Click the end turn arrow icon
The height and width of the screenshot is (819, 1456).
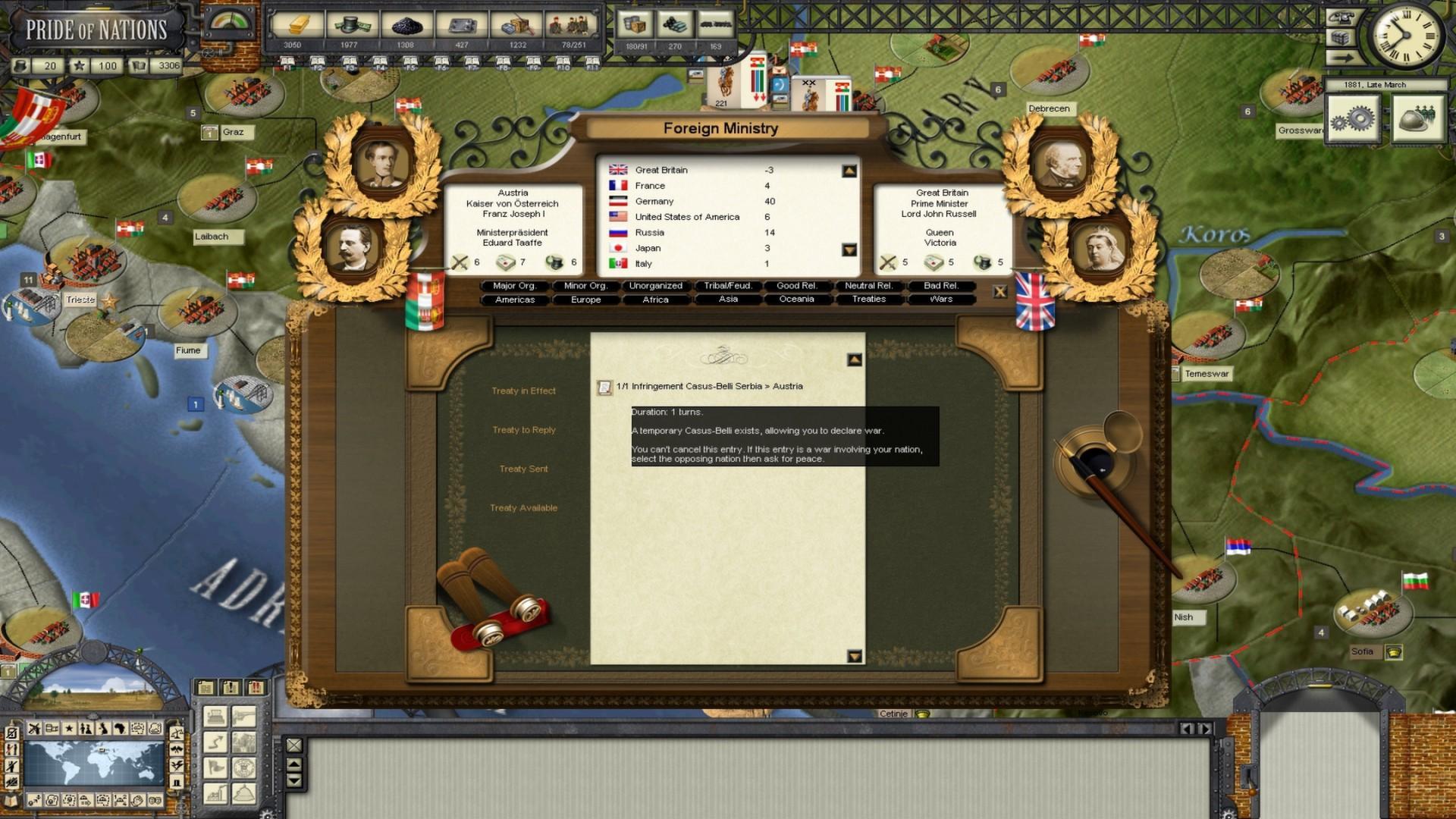pos(1341,58)
